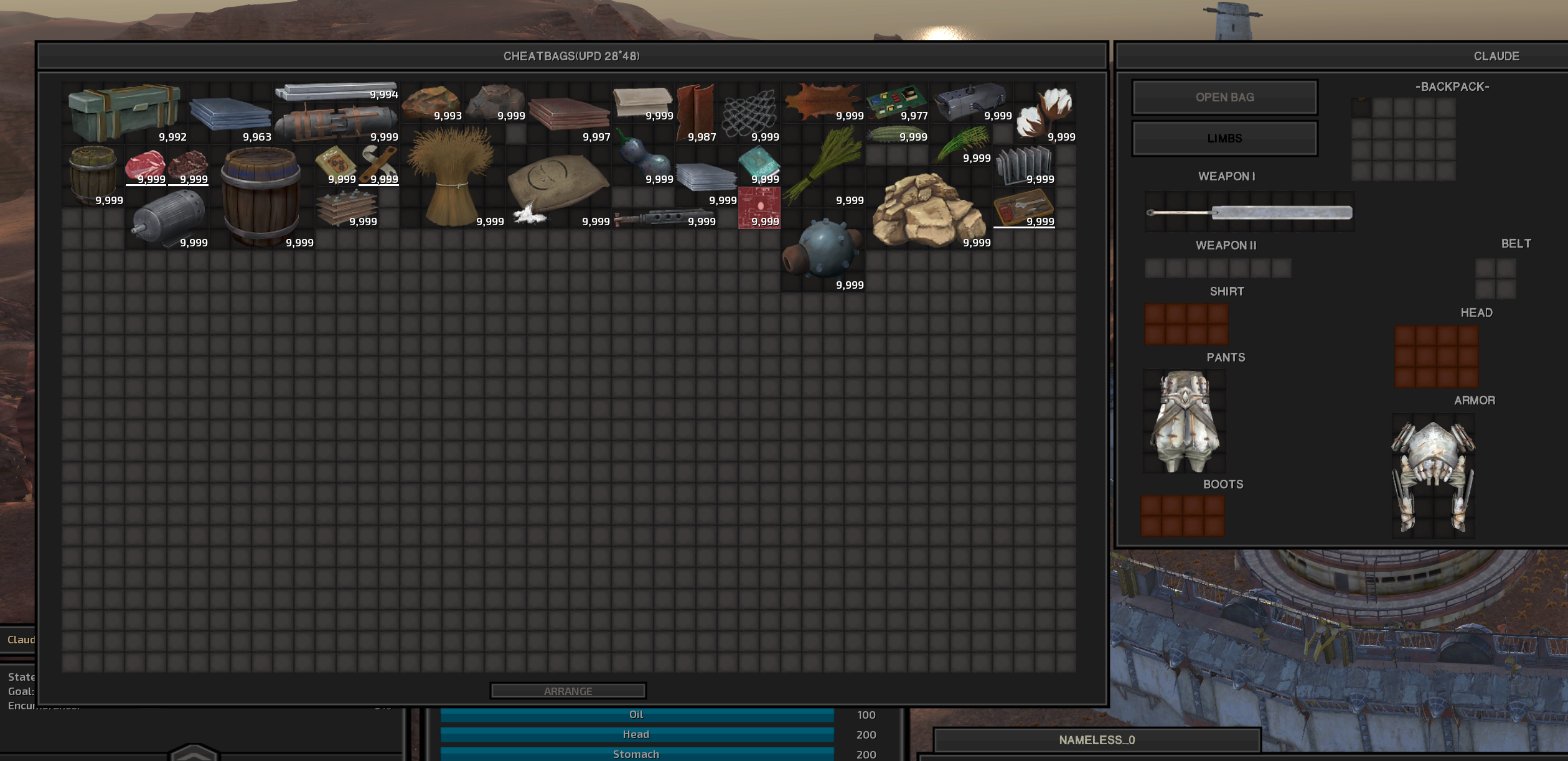1568x761 pixels.
Task: Select the equipped pants armor
Action: [x=1184, y=421]
